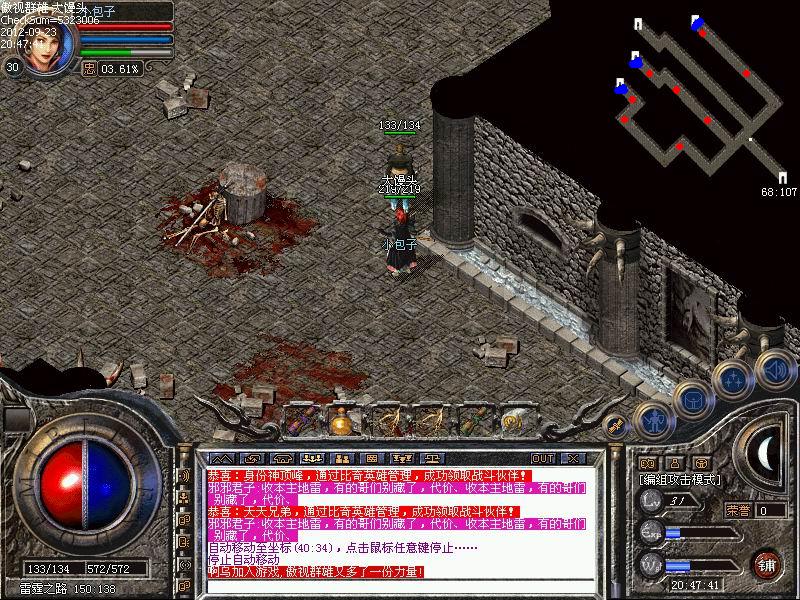Toggle sound with the speaker button

(773, 367)
